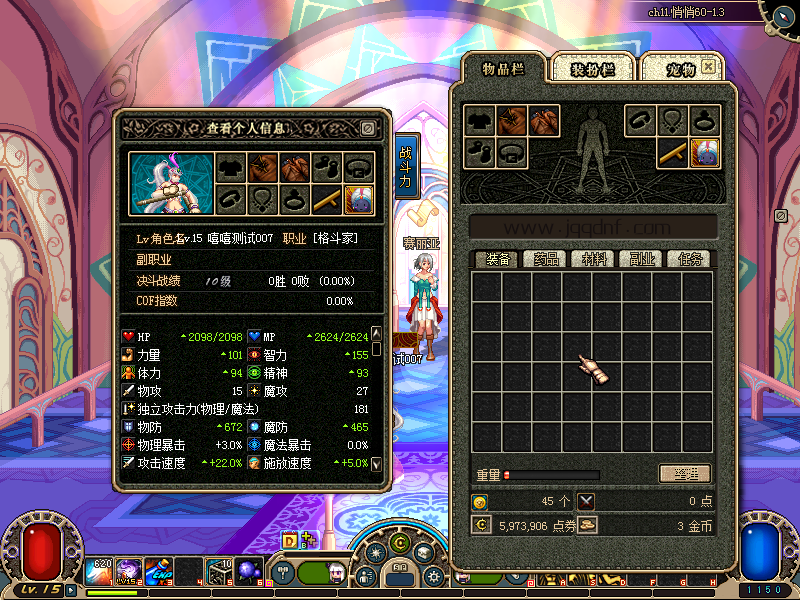This screenshot has width=800, height=600.
Task: Switch to the 副业 profession tab
Action: pyautogui.click(x=641, y=259)
